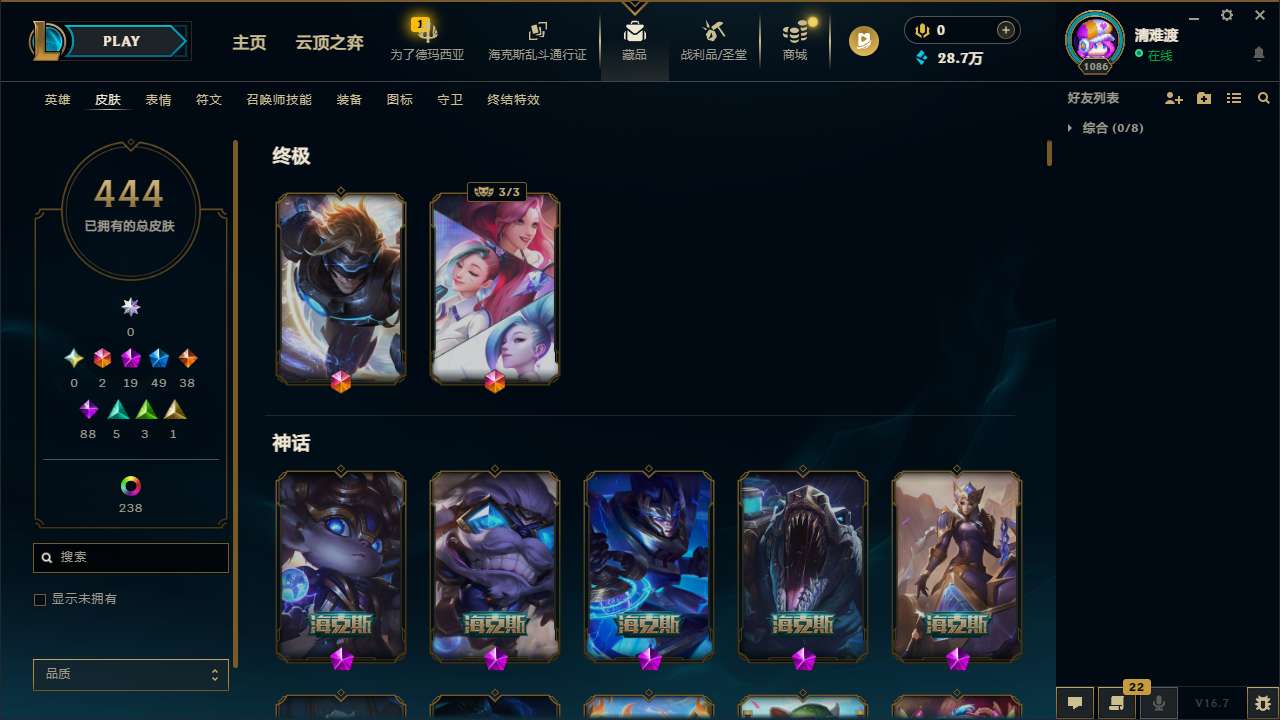1280x720 pixels.
Task: Open the 品质 quality dropdown
Action: [130, 674]
